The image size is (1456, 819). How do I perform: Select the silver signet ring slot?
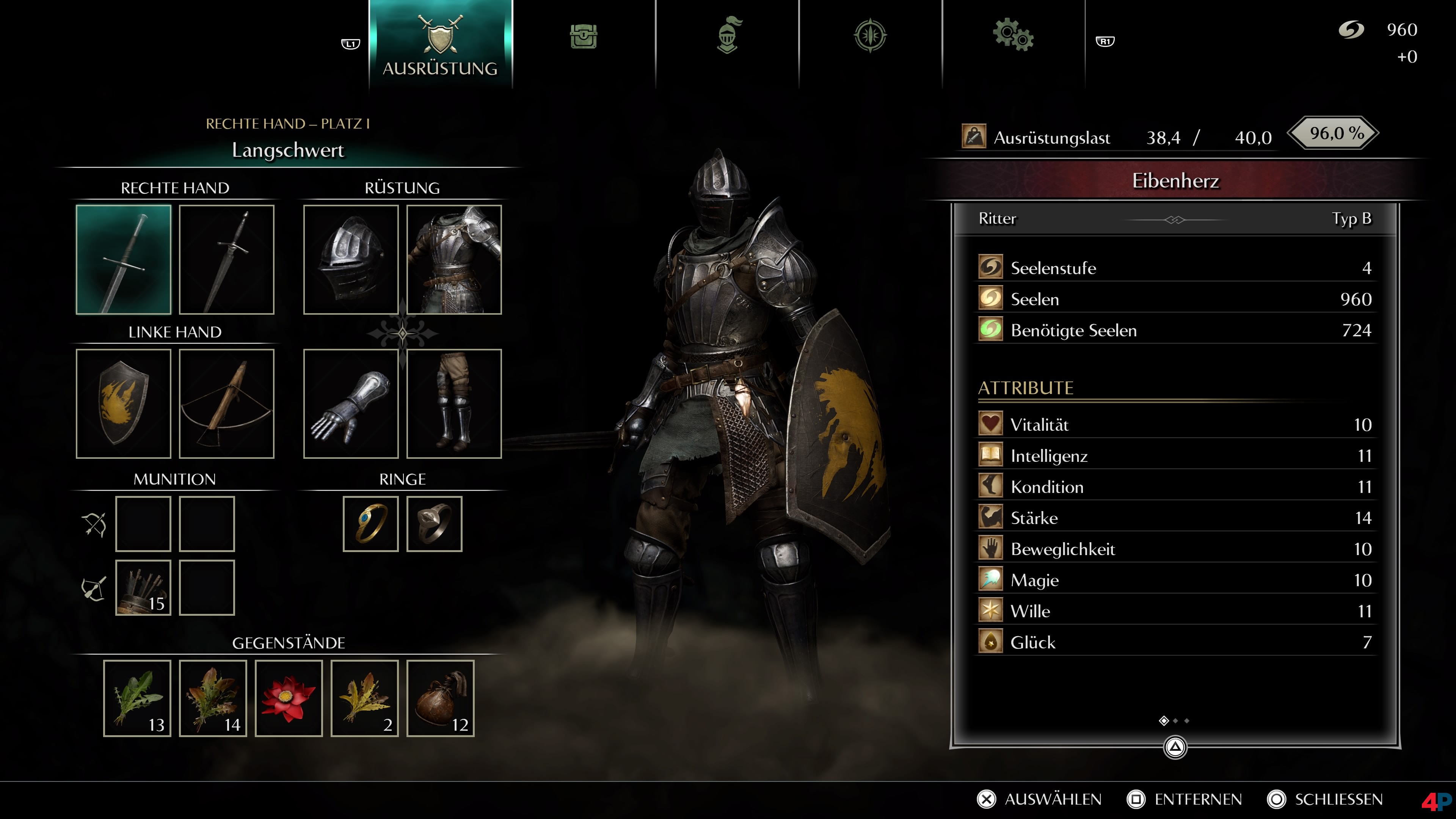point(434,524)
